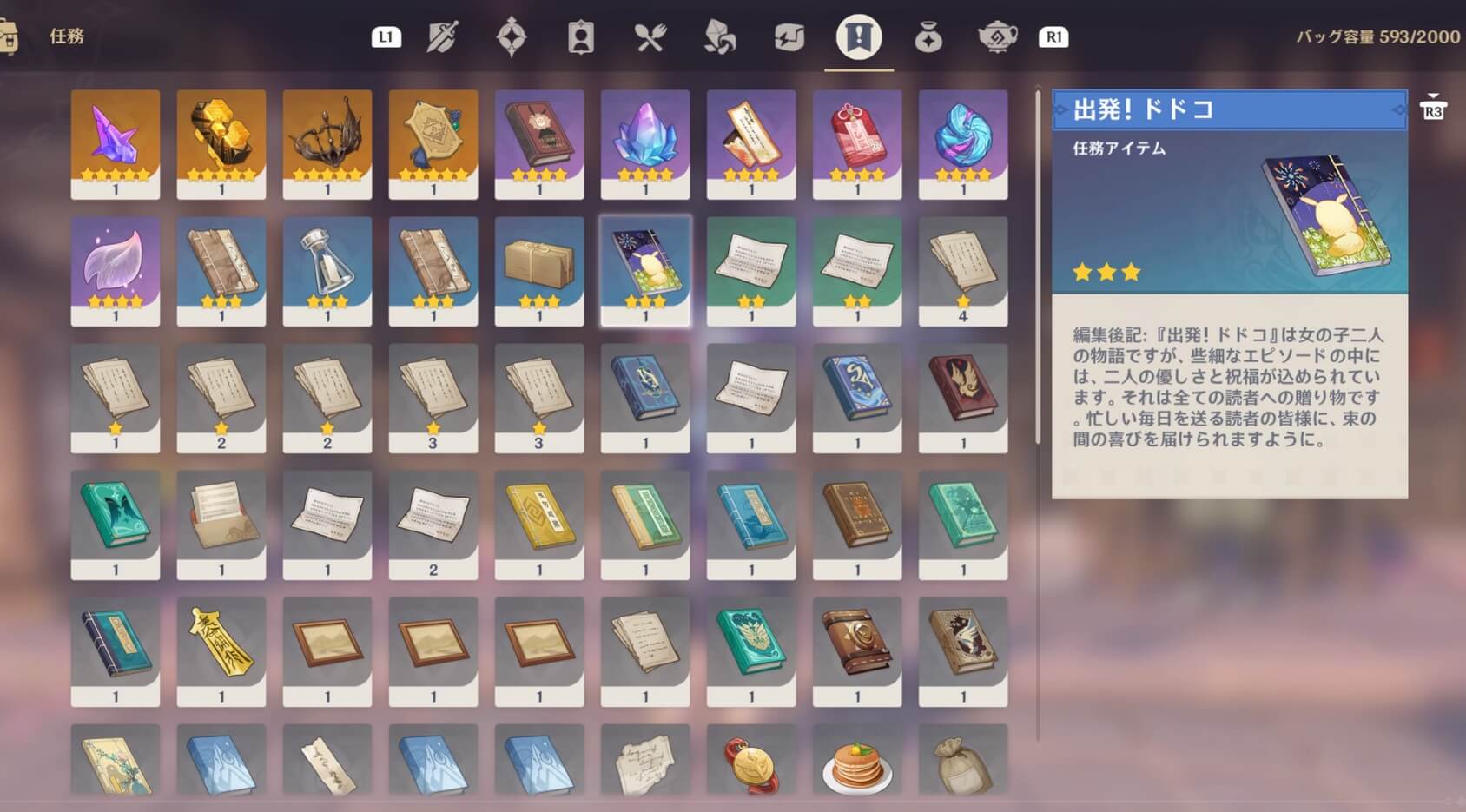Switch to the Food category fork icon

point(650,37)
